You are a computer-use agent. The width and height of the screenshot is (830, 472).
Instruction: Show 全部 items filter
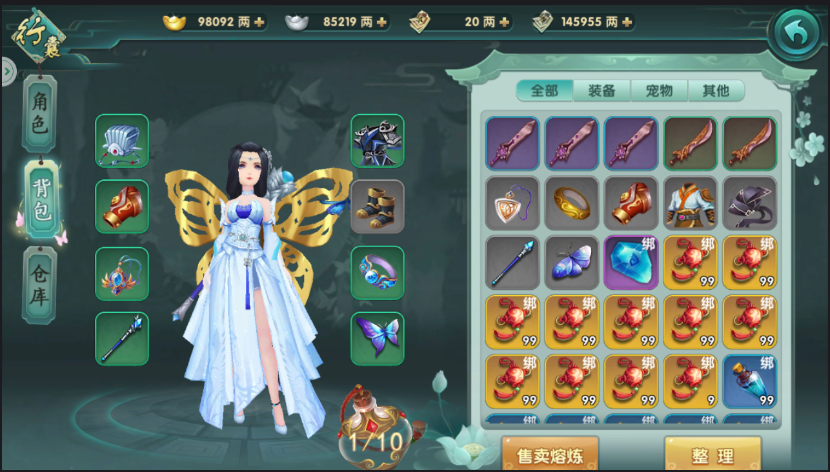point(545,91)
